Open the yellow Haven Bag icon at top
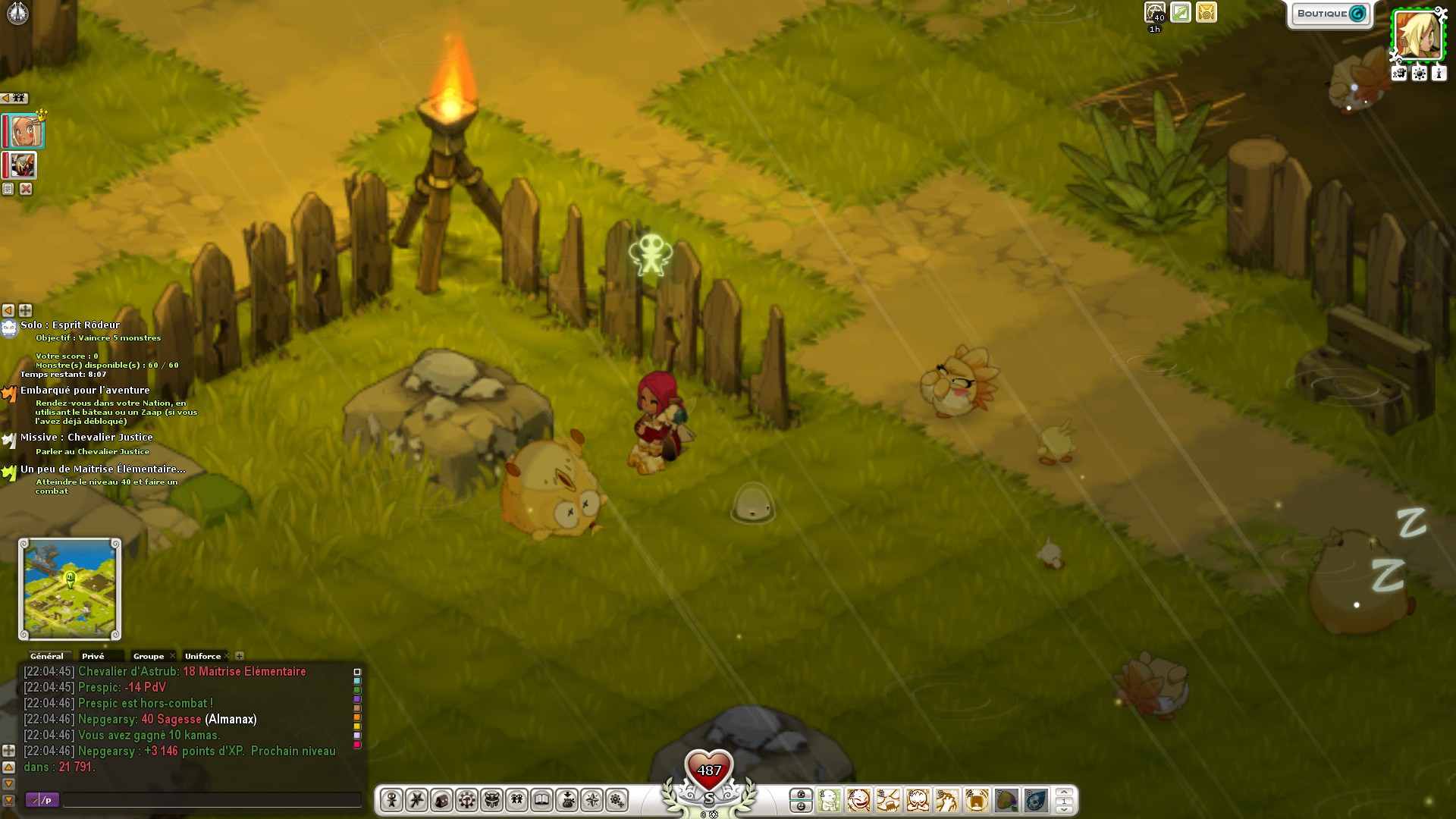1456x819 pixels. click(x=1205, y=12)
